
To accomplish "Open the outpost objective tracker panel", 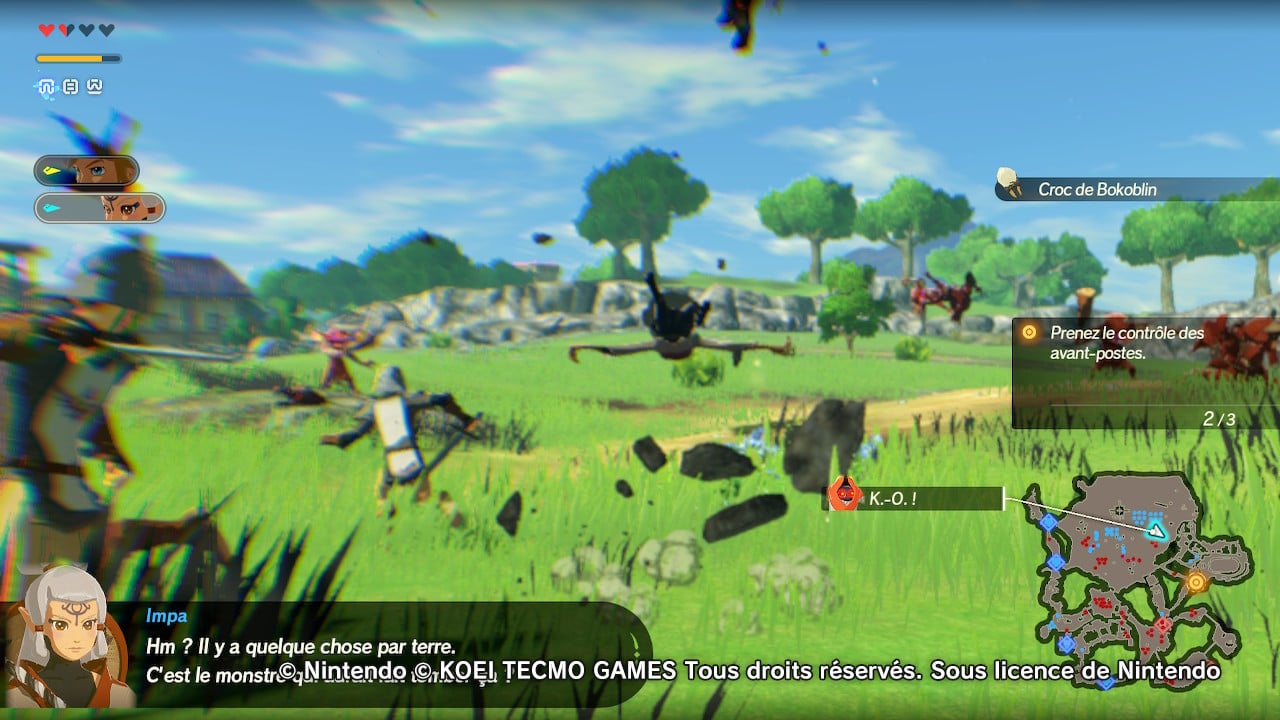I will [1144, 373].
